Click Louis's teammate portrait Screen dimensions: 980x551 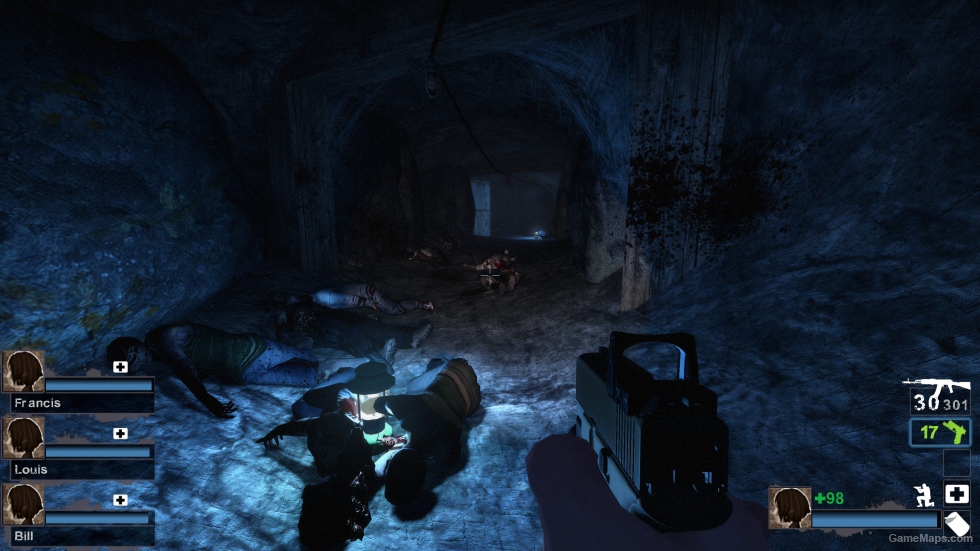point(23,437)
